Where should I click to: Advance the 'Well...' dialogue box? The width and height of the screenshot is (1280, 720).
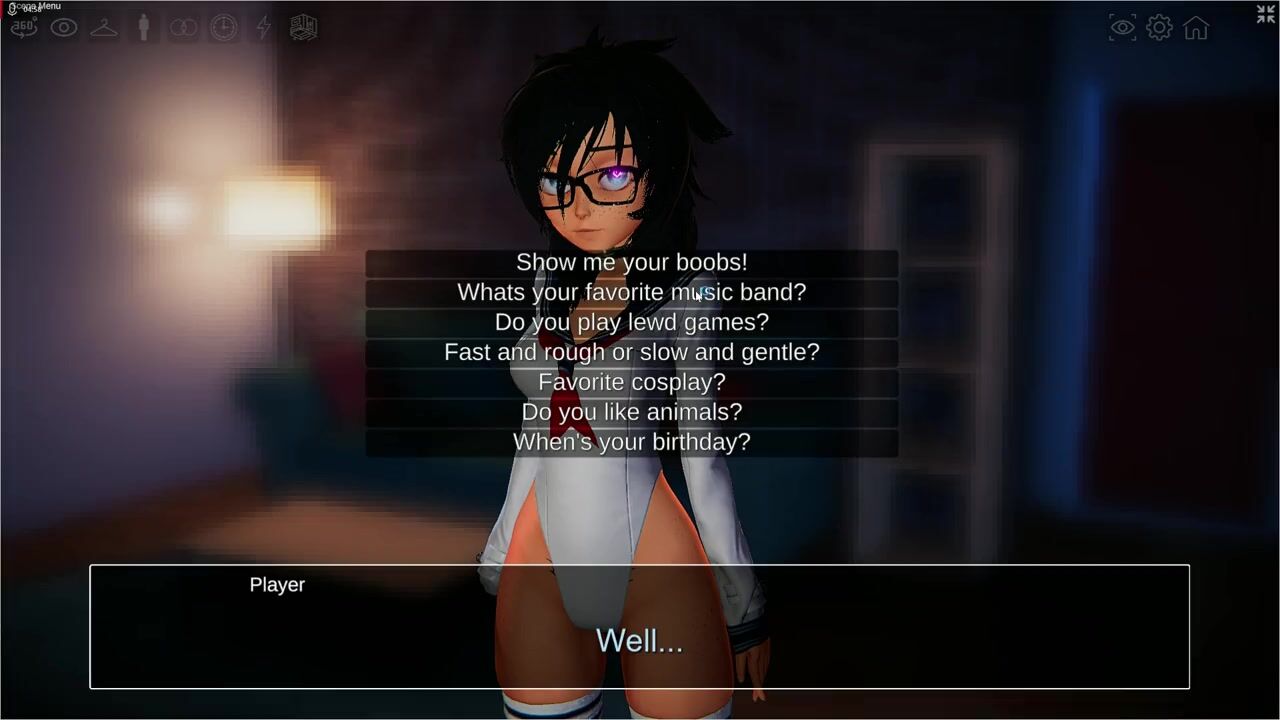639,627
